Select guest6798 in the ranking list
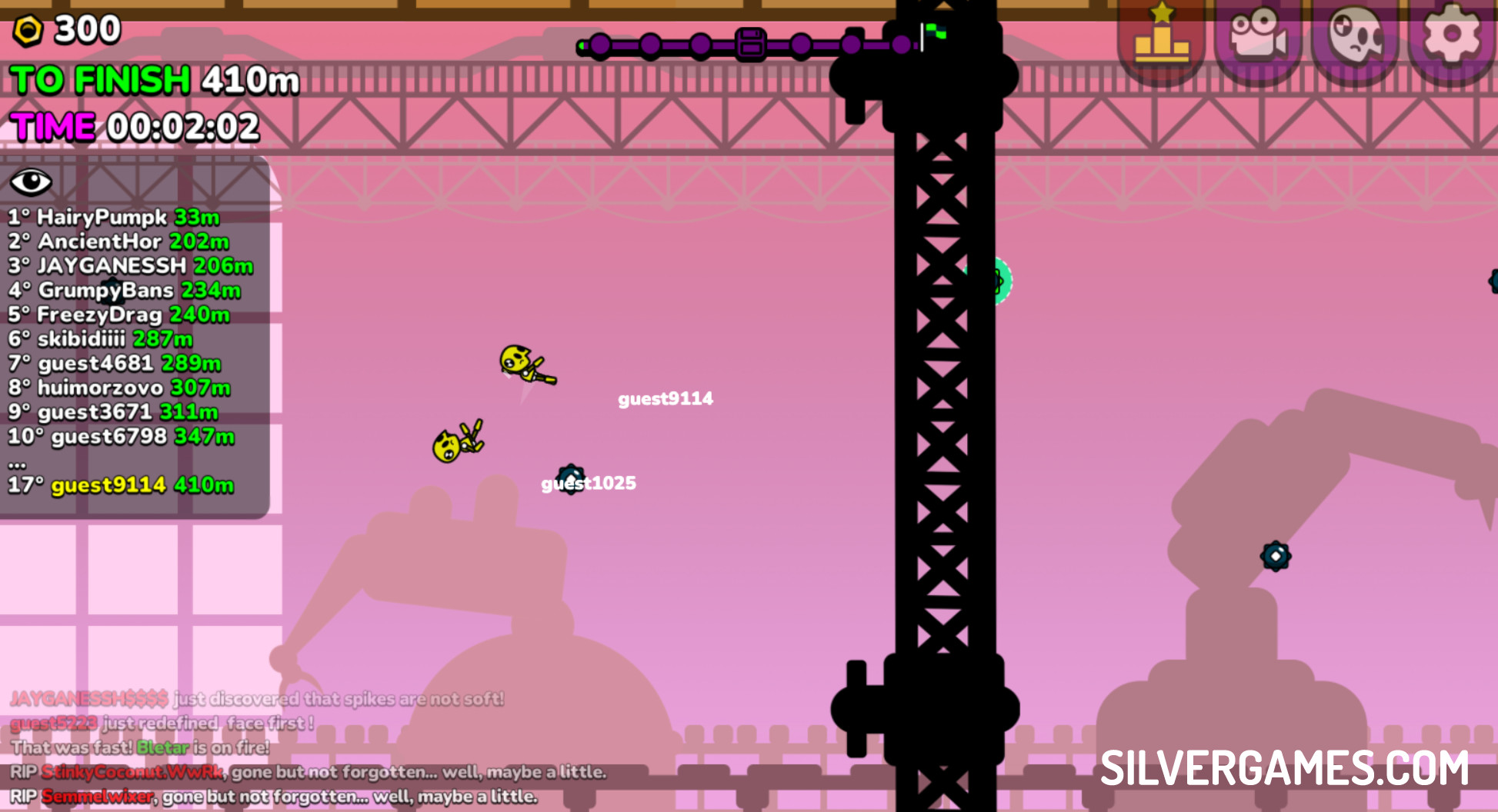 (x=121, y=437)
